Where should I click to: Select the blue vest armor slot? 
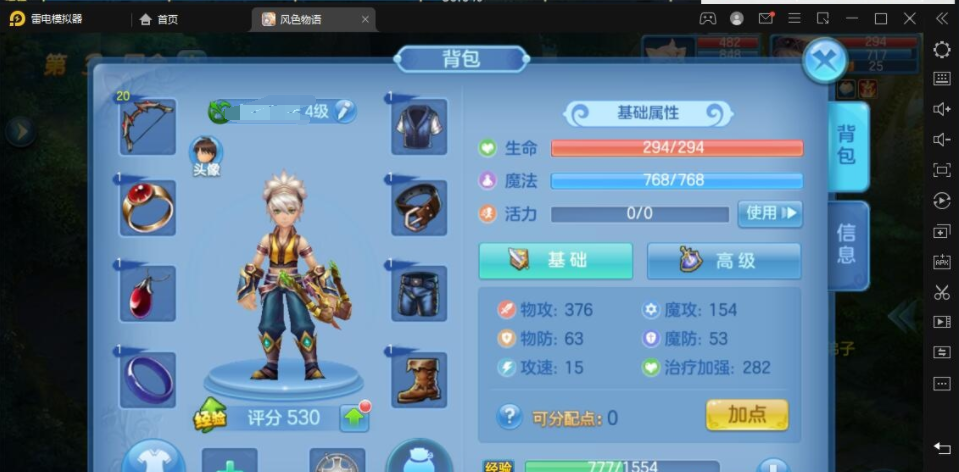tap(419, 127)
